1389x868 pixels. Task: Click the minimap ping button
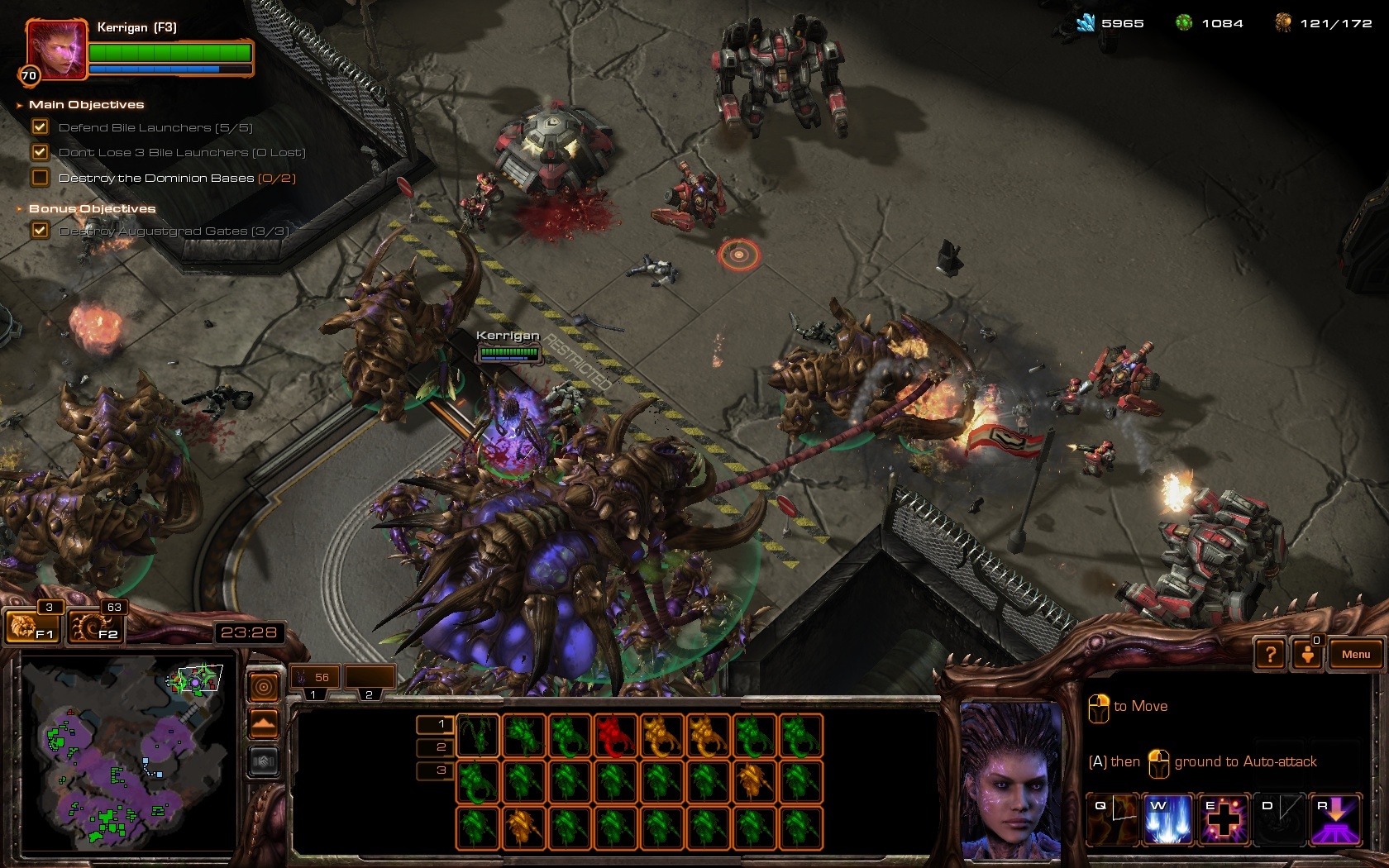tap(264, 687)
